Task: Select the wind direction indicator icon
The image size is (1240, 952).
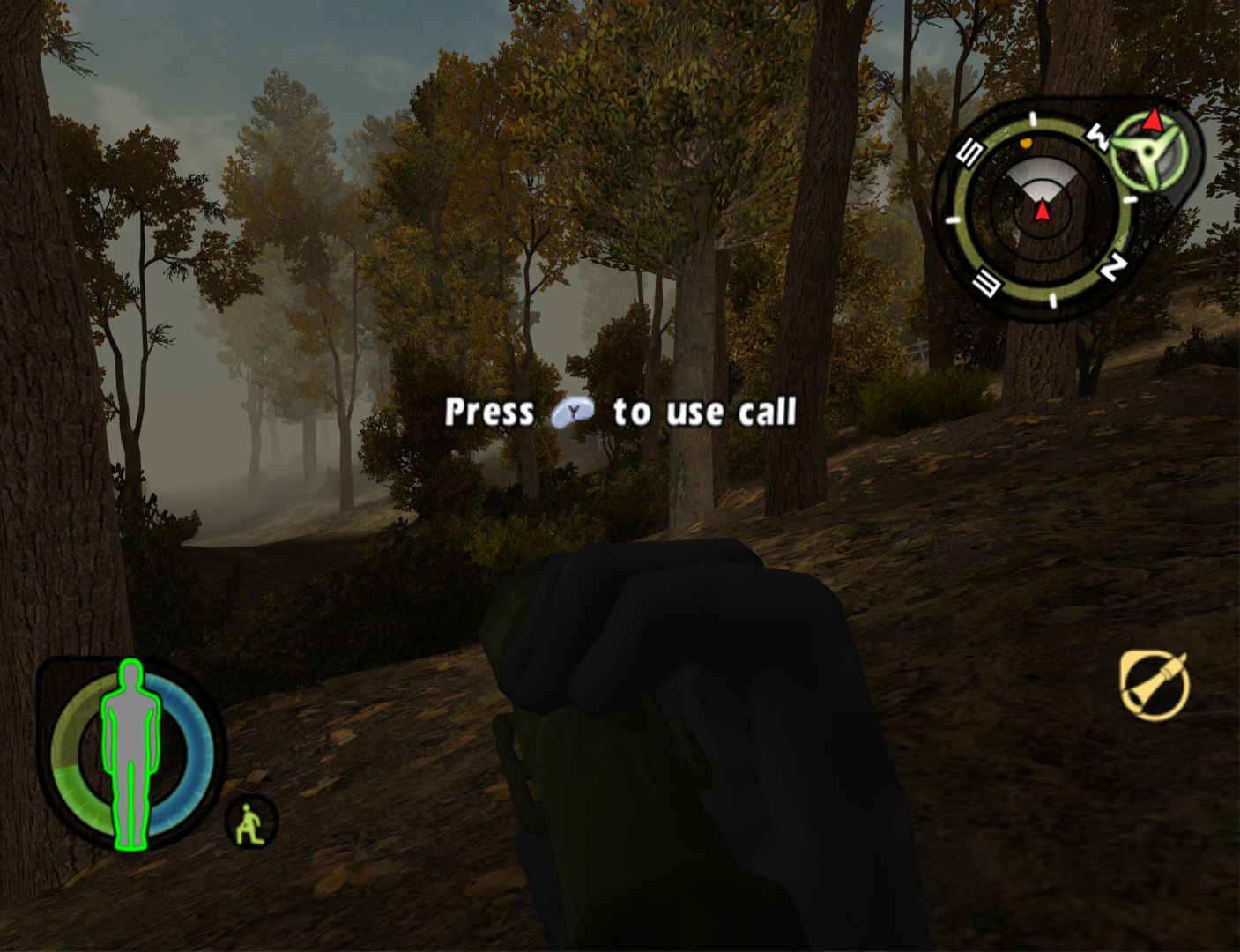Action: click(1151, 148)
